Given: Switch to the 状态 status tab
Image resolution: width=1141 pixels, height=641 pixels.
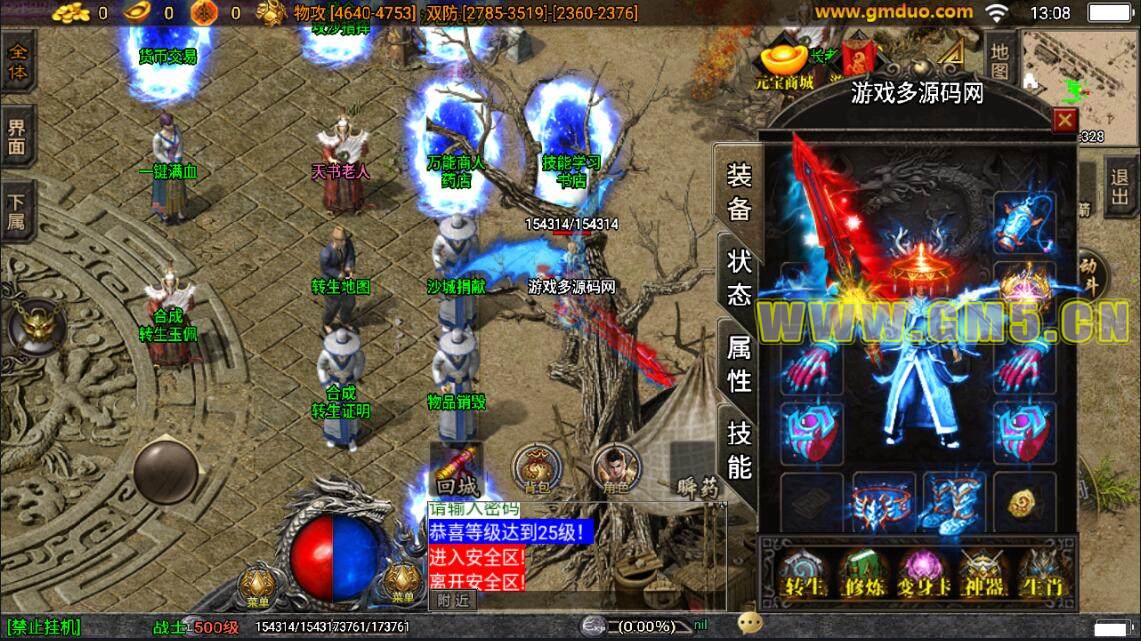Looking at the screenshot, I should tap(739, 278).
